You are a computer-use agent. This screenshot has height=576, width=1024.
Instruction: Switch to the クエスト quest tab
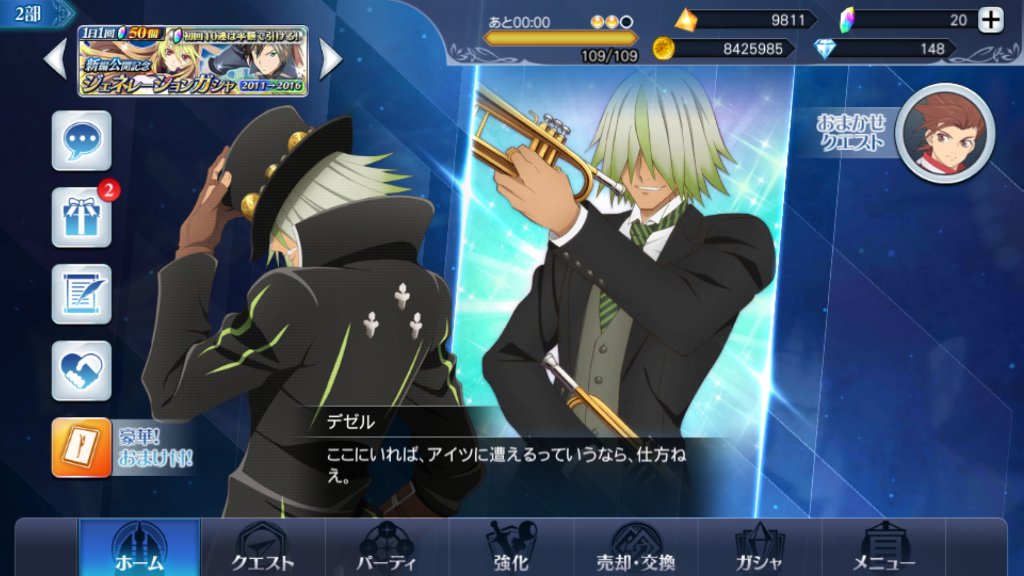tap(263, 548)
